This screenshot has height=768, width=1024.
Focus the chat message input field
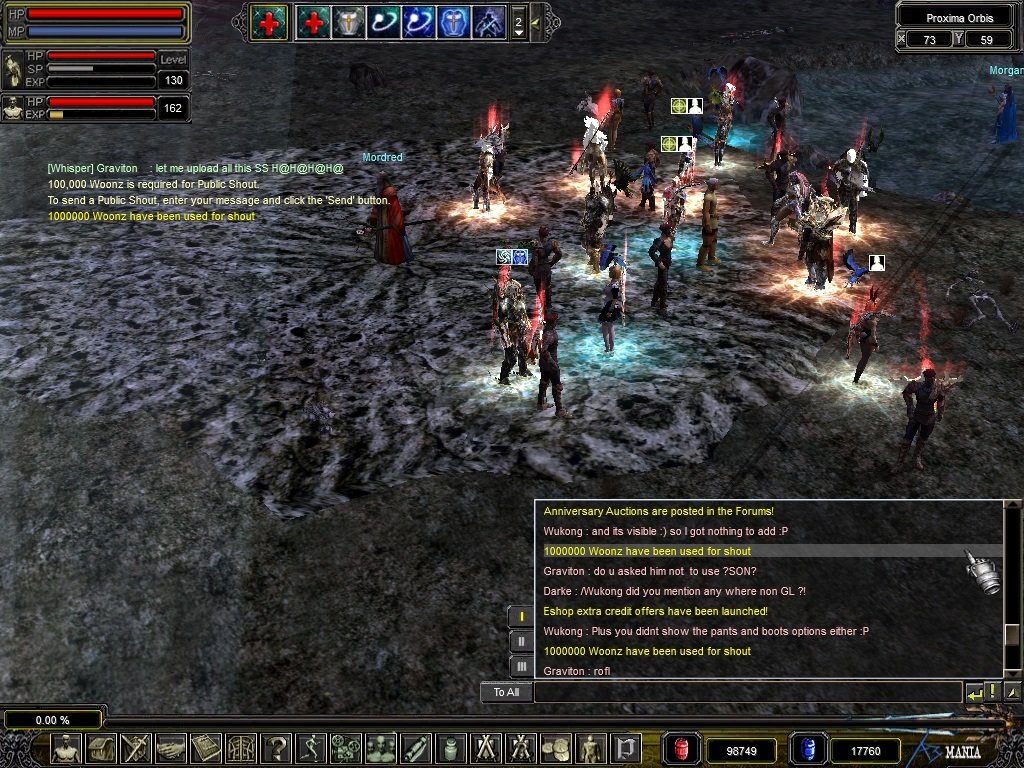point(745,692)
